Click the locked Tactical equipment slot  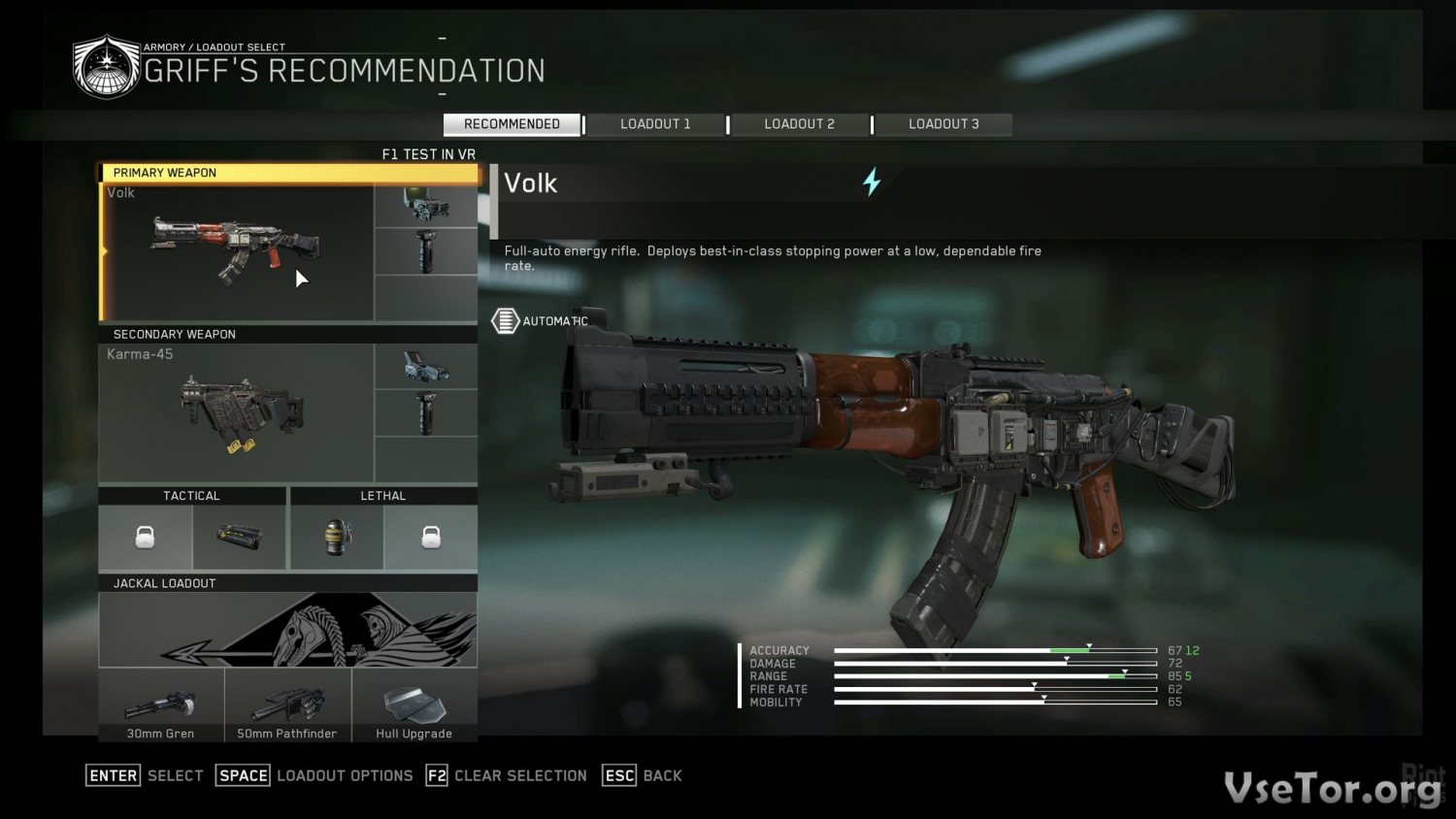145,537
